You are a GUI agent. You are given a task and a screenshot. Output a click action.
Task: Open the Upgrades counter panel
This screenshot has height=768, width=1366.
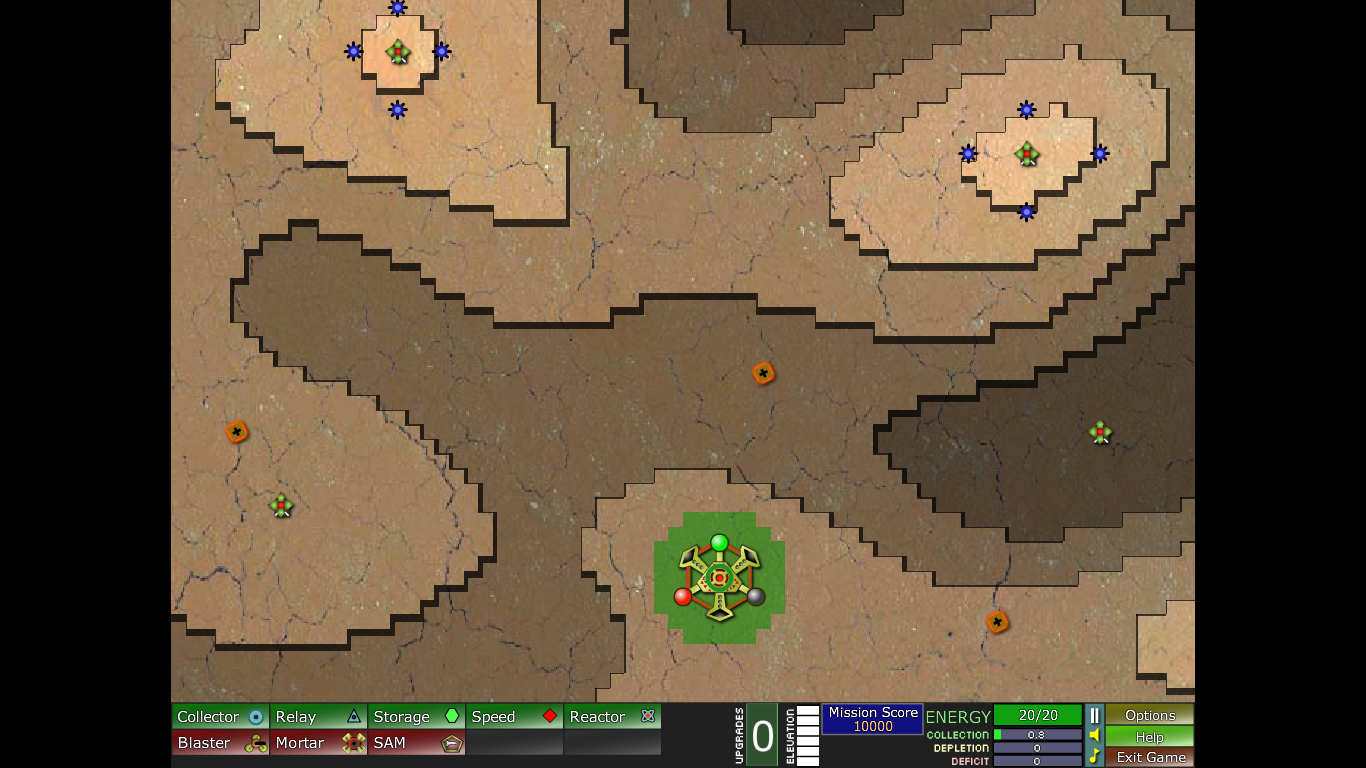pos(762,736)
